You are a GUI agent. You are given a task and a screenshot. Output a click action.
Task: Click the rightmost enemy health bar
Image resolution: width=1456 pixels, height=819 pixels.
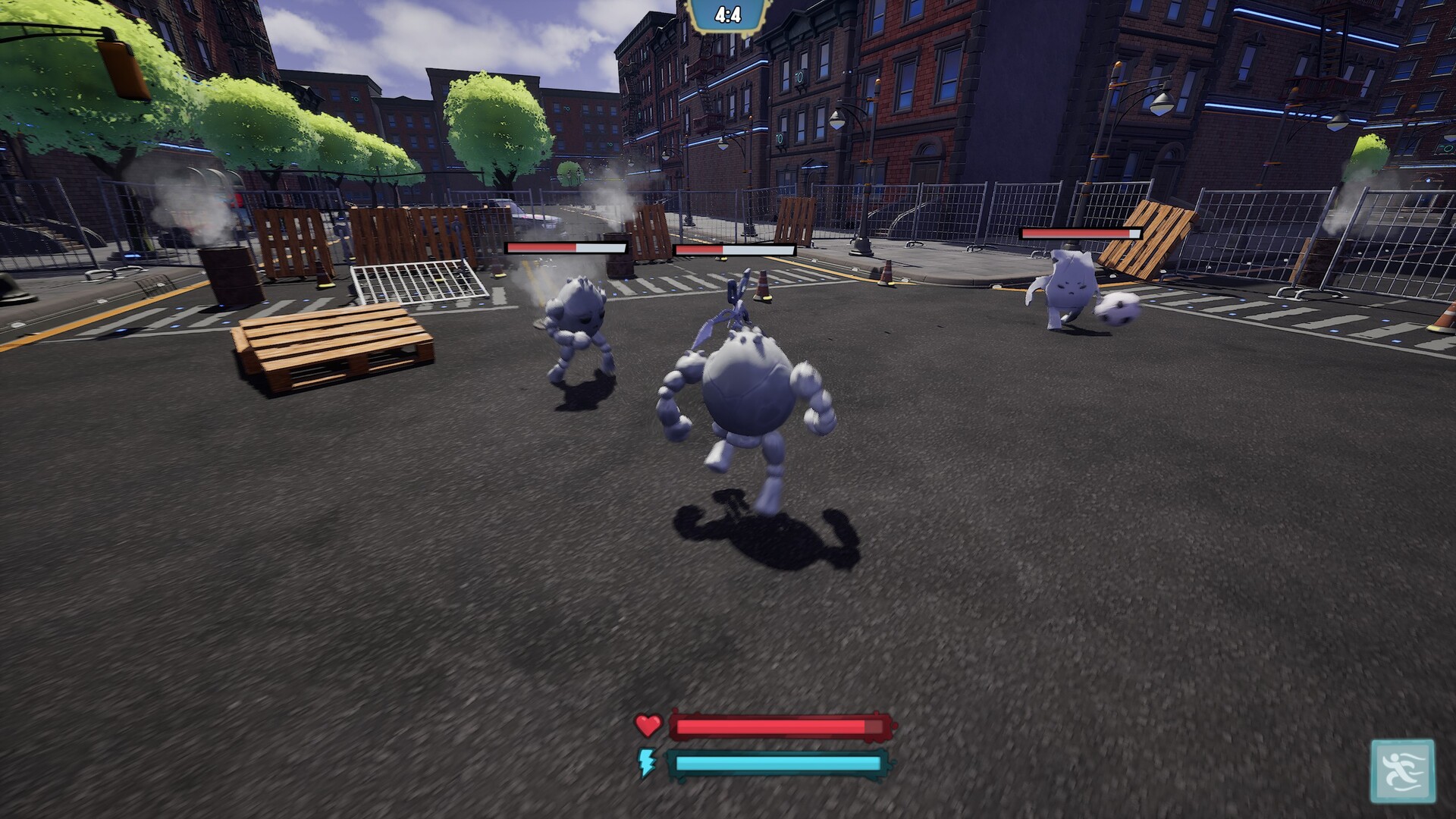pos(1081,235)
